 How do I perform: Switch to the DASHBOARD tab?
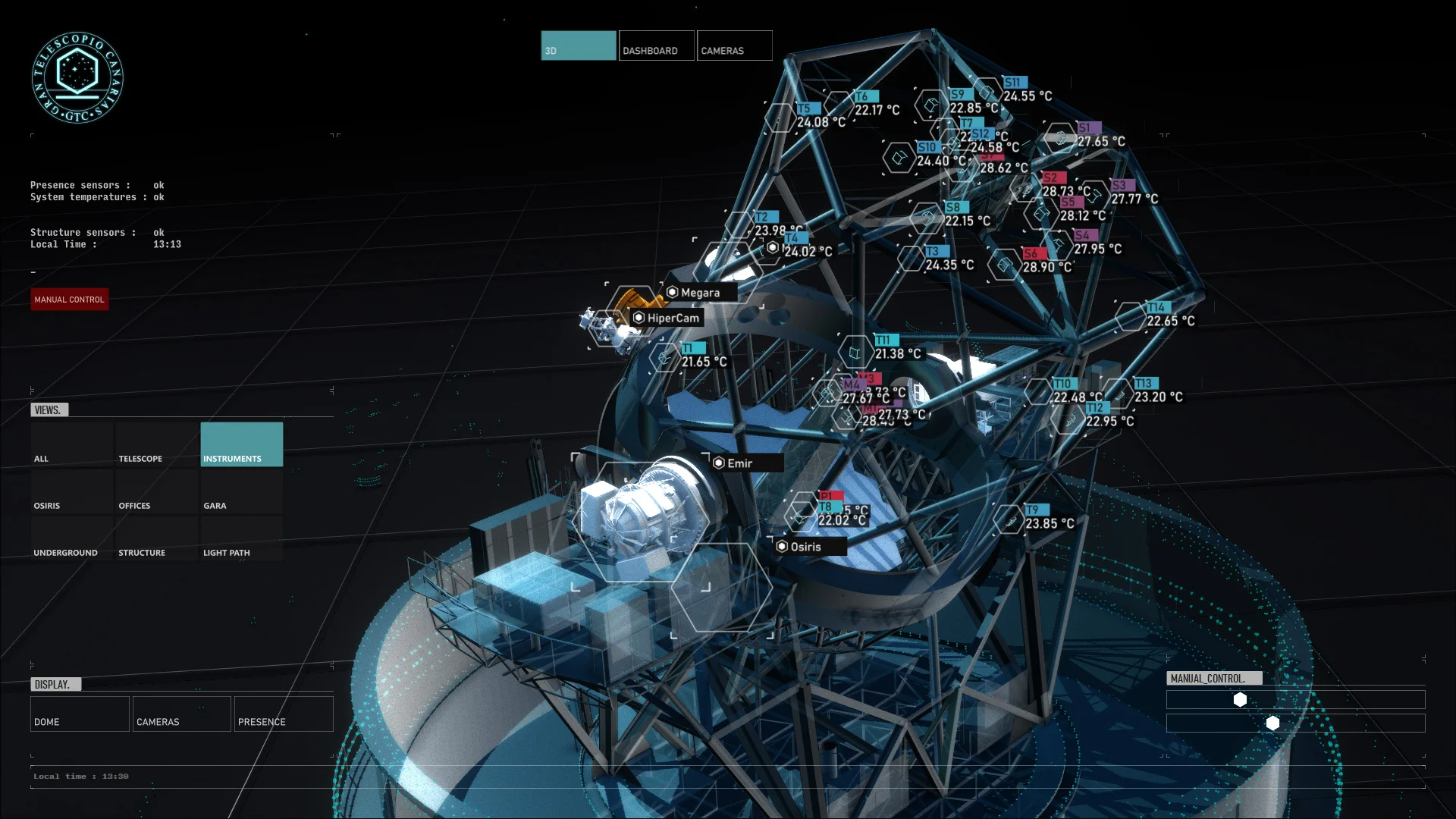[x=655, y=45]
